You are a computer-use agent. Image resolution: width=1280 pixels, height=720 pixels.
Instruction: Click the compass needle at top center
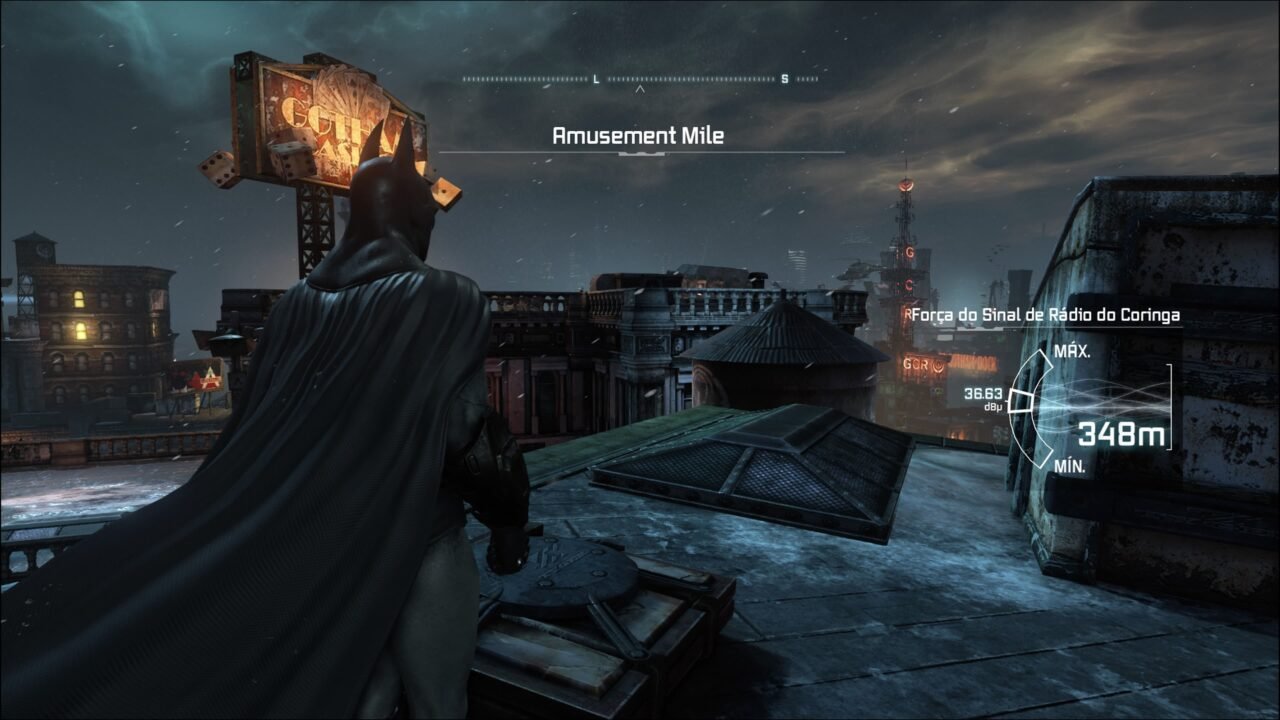[x=640, y=88]
